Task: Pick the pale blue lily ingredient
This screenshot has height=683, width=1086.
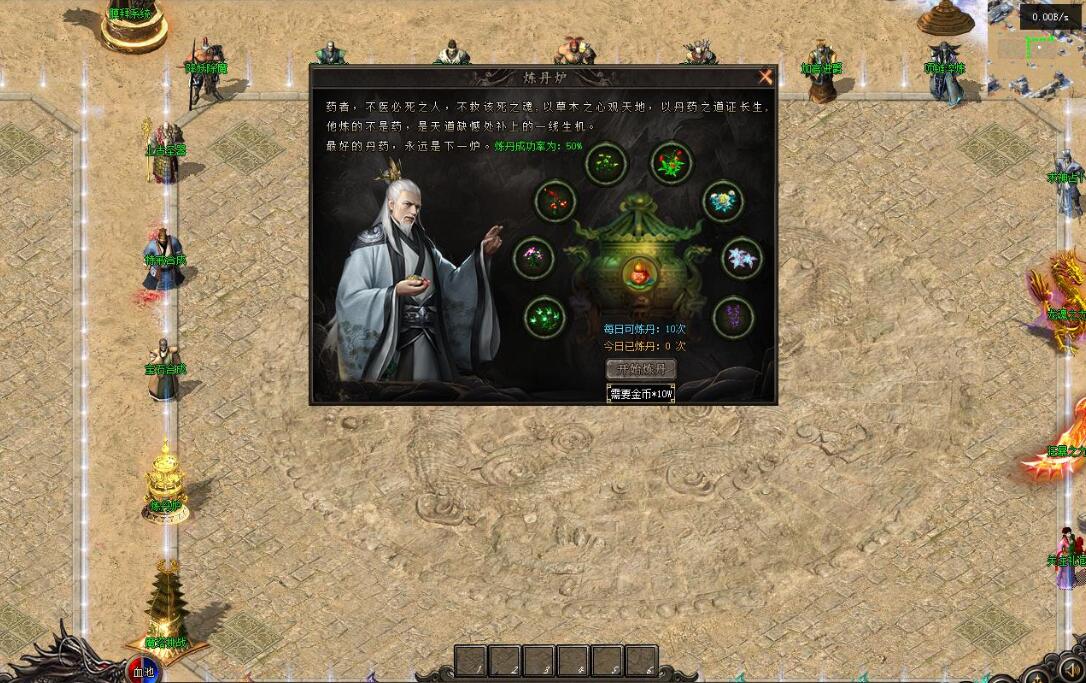Action: click(741, 258)
